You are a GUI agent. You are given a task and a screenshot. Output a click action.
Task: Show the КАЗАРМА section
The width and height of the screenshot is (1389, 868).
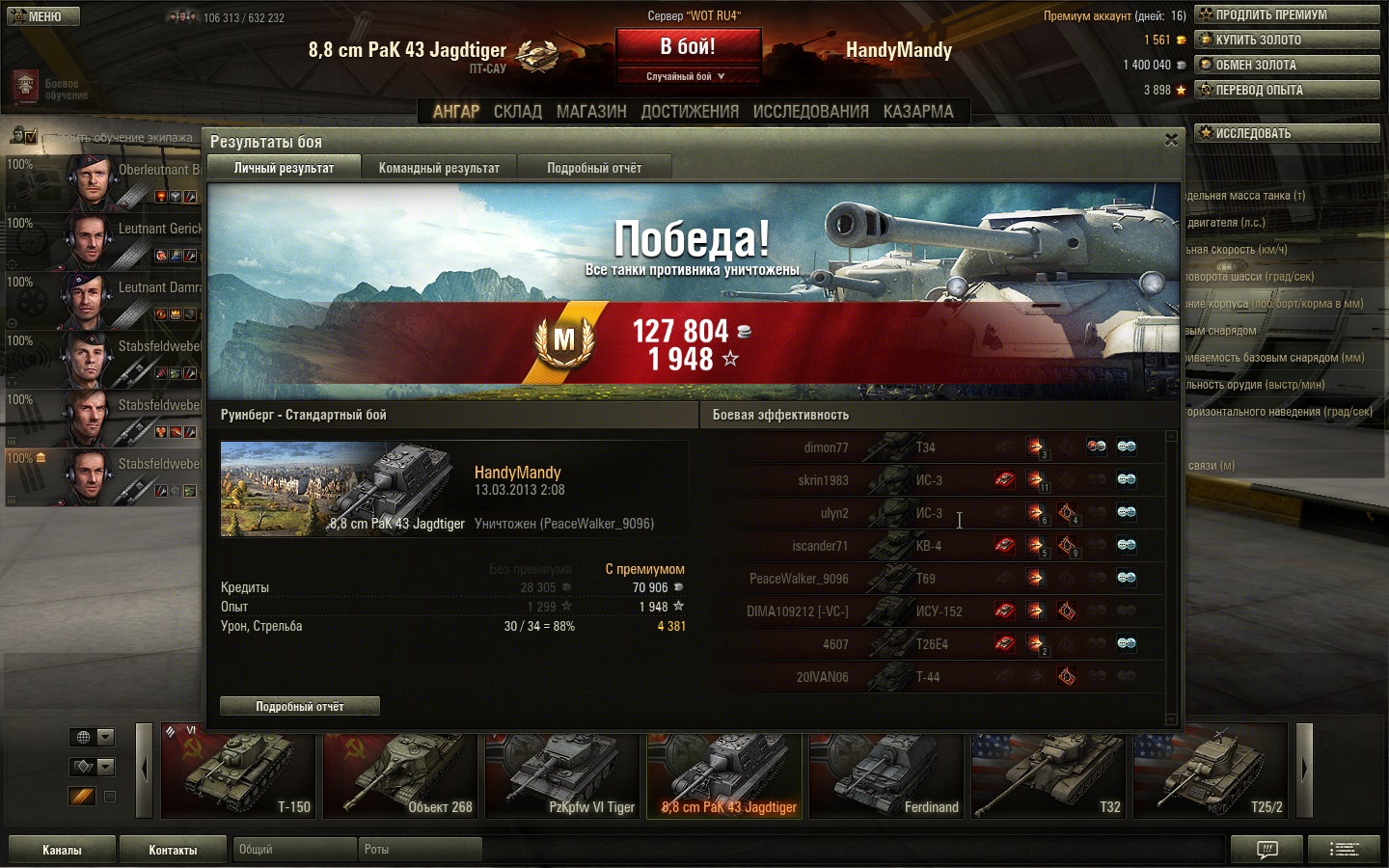(918, 112)
